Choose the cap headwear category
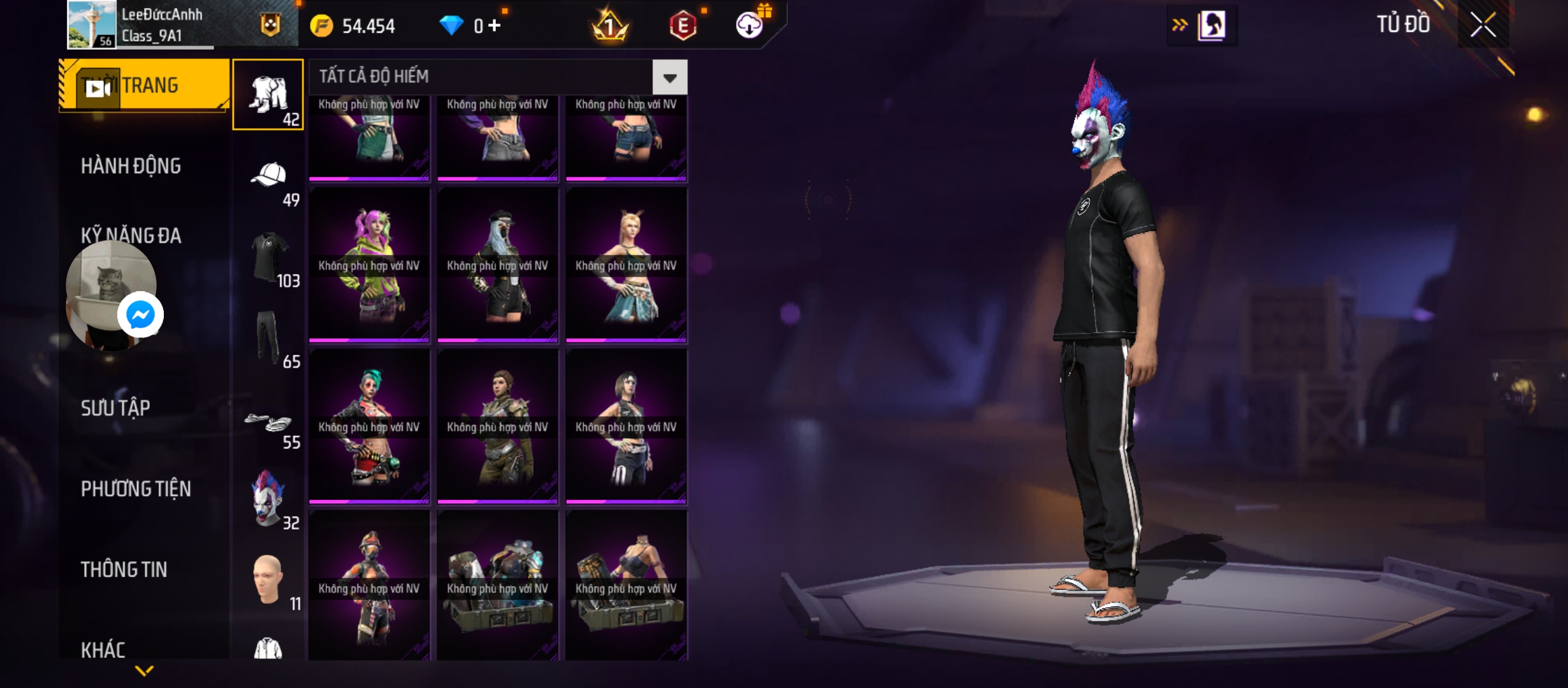The width and height of the screenshot is (1568, 688). click(269, 176)
